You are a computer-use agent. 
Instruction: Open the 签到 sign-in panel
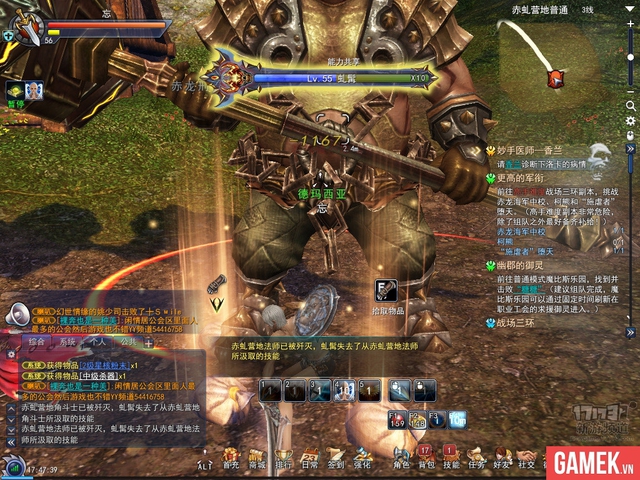(x=336, y=457)
